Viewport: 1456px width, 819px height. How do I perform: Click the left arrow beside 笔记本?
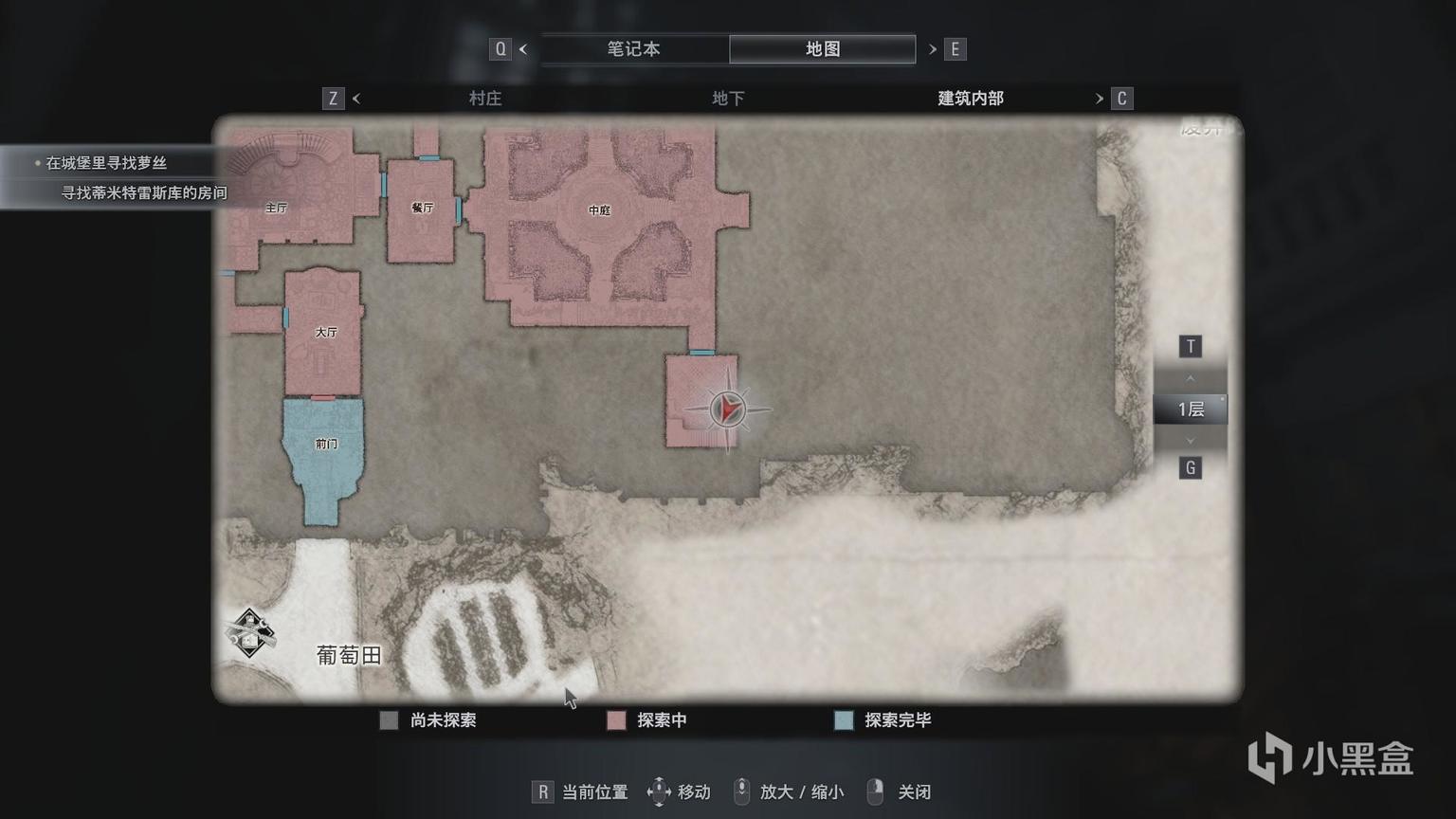[x=523, y=49]
